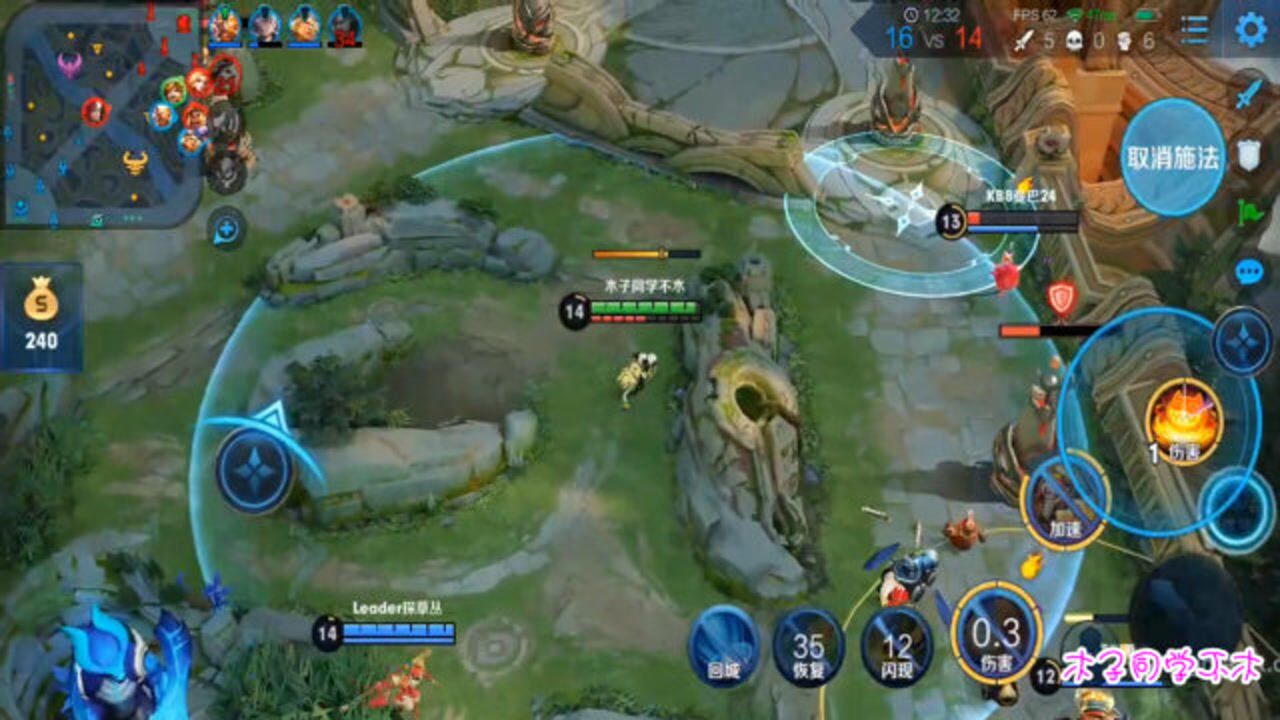
Task: Activate the 加速 speed-up skill
Action: pyautogui.click(x=1063, y=500)
